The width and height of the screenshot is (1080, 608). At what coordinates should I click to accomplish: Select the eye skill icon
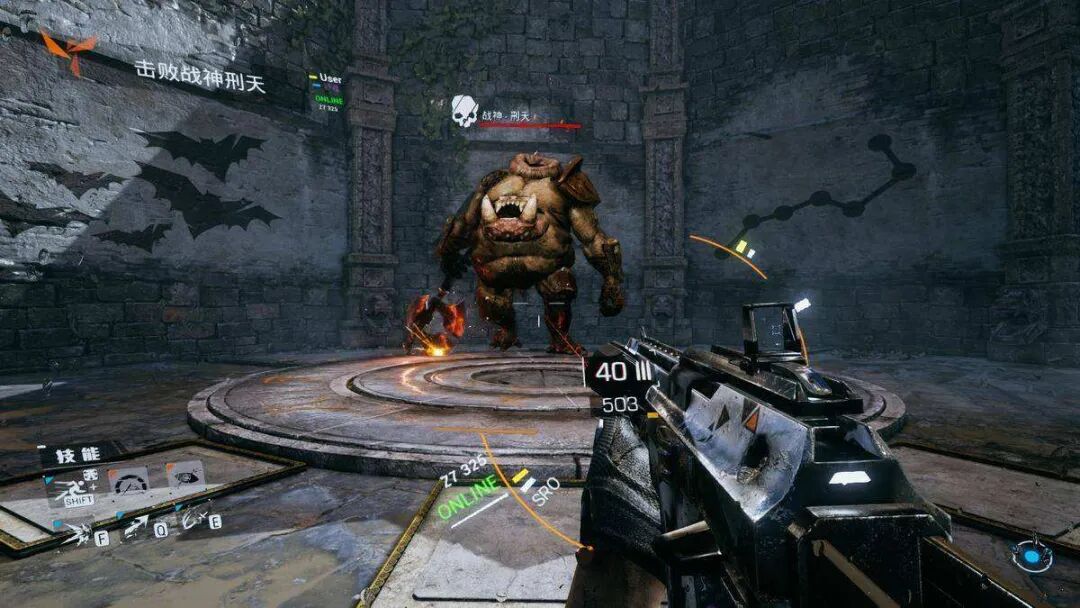pyautogui.click(x=187, y=474)
